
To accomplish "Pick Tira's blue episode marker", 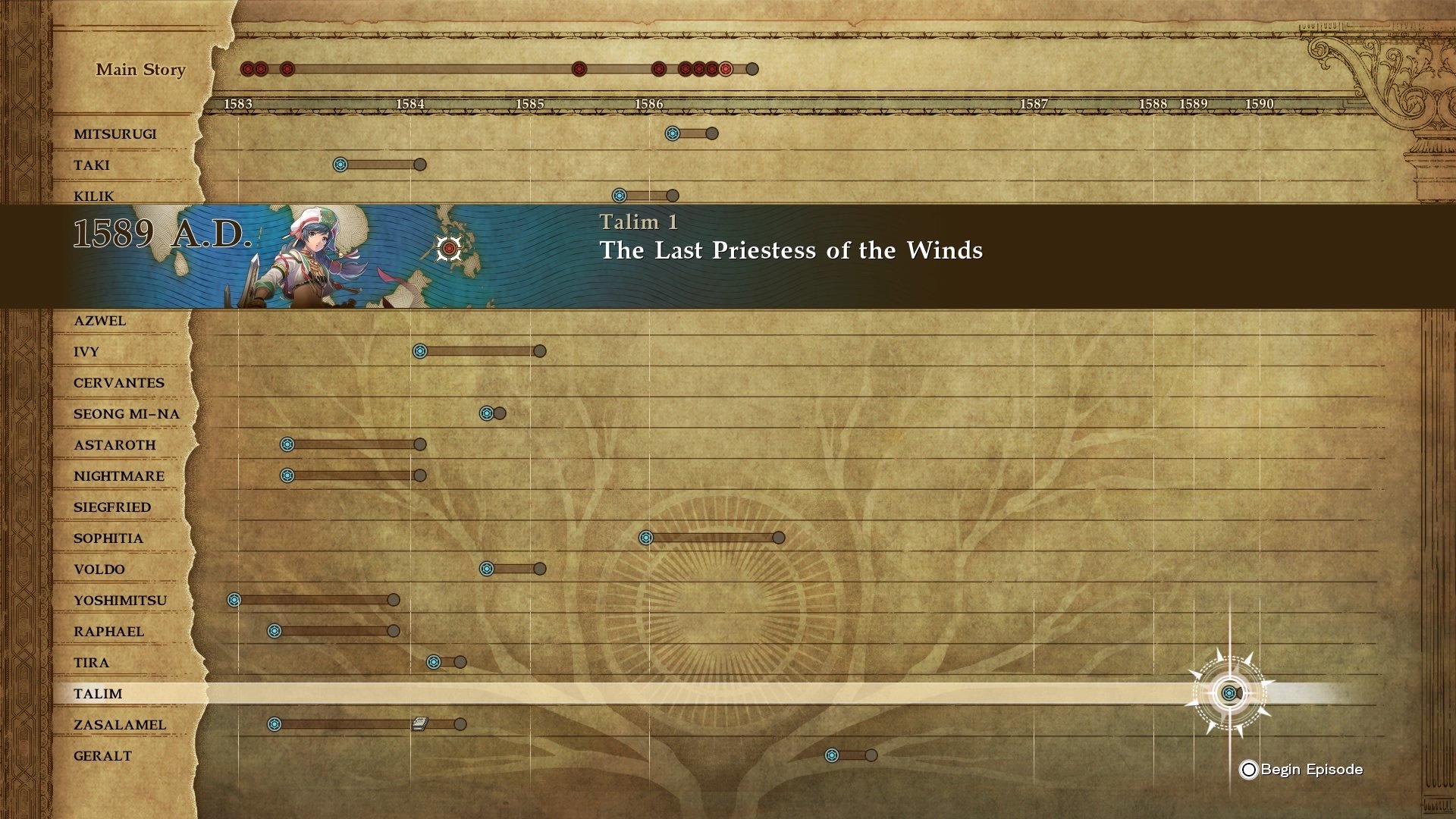I will pyautogui.click(x=434, y=662).
